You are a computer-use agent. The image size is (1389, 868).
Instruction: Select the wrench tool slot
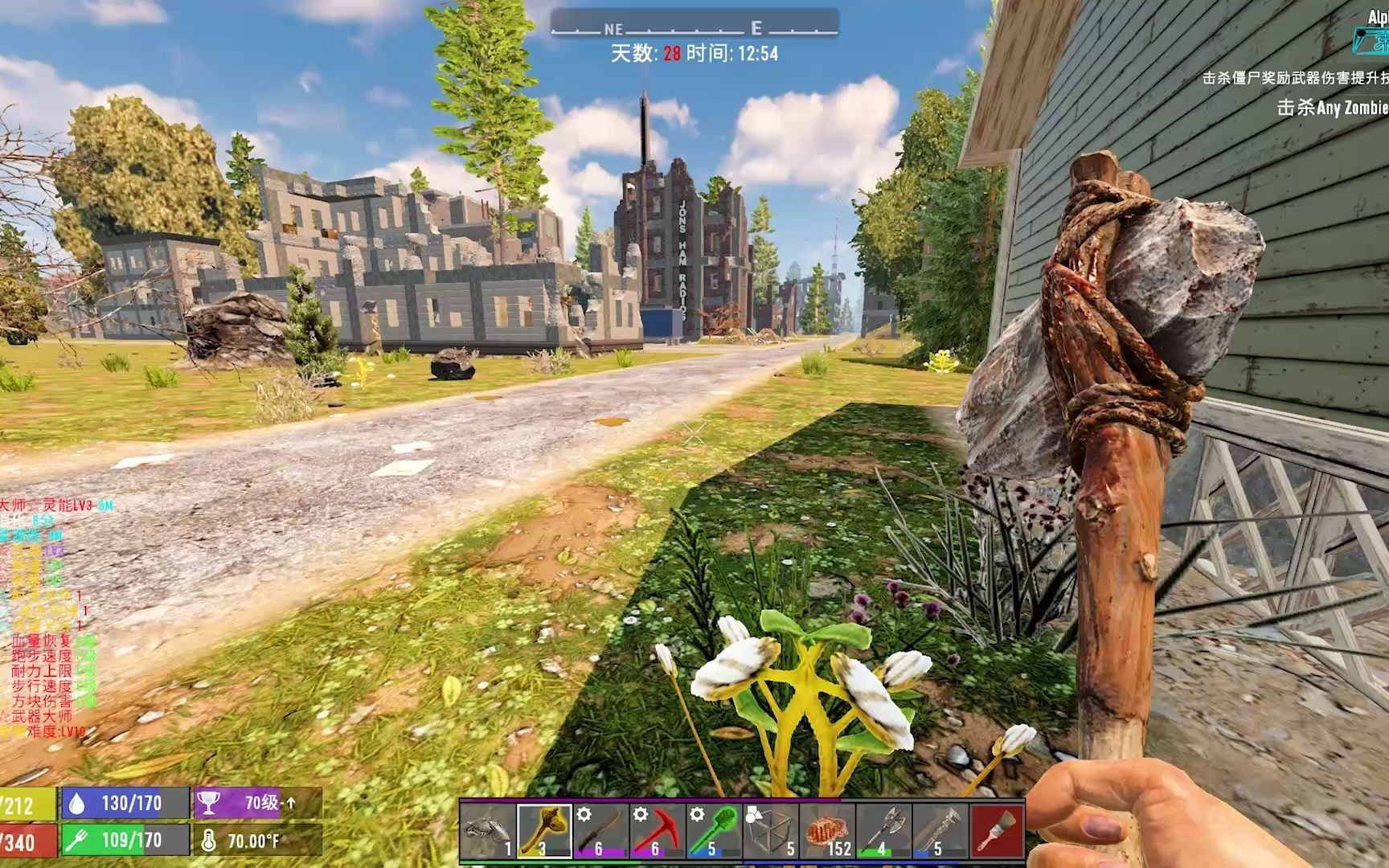[x=940, y=830]
